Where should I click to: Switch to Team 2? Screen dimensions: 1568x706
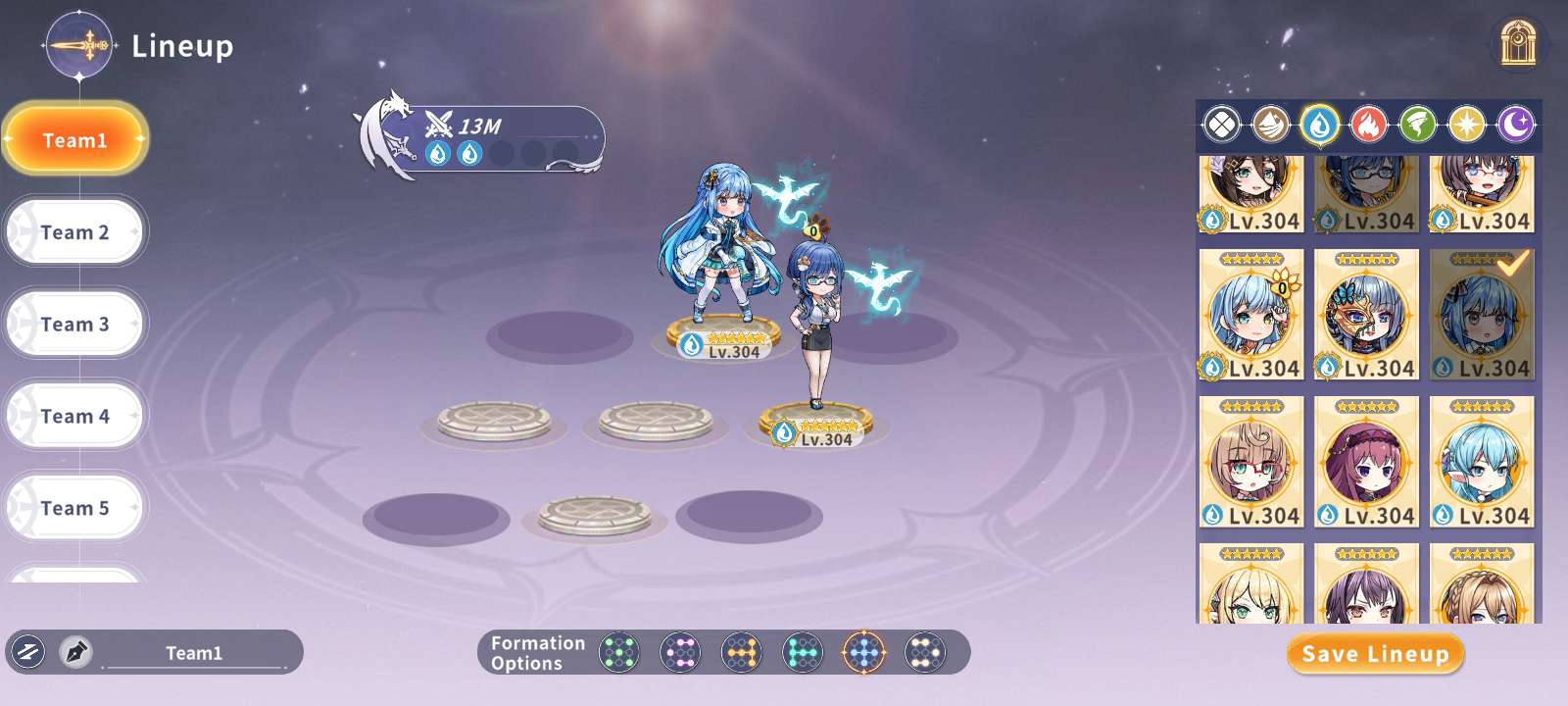(75, 232)
